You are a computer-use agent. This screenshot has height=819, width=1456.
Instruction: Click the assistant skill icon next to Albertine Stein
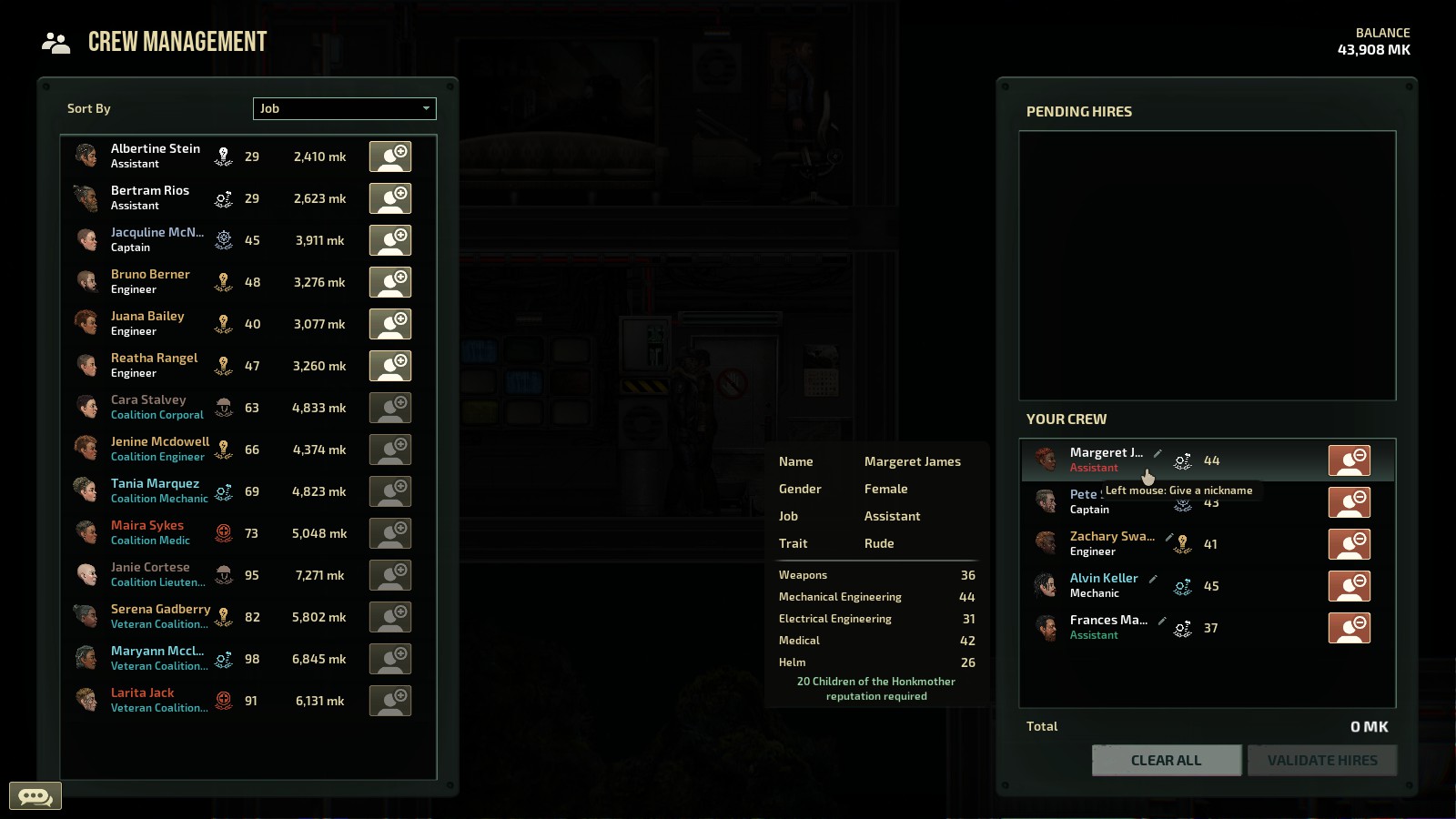tap(223, 156)
